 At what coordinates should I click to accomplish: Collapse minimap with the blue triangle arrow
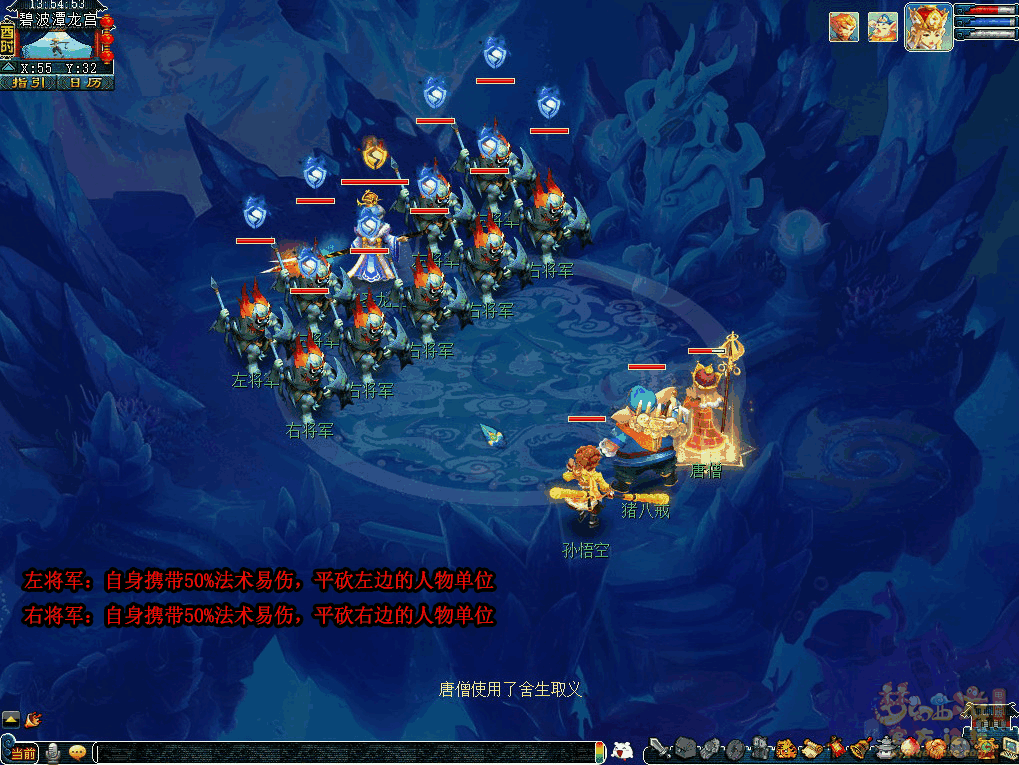[x=8, y=68]
